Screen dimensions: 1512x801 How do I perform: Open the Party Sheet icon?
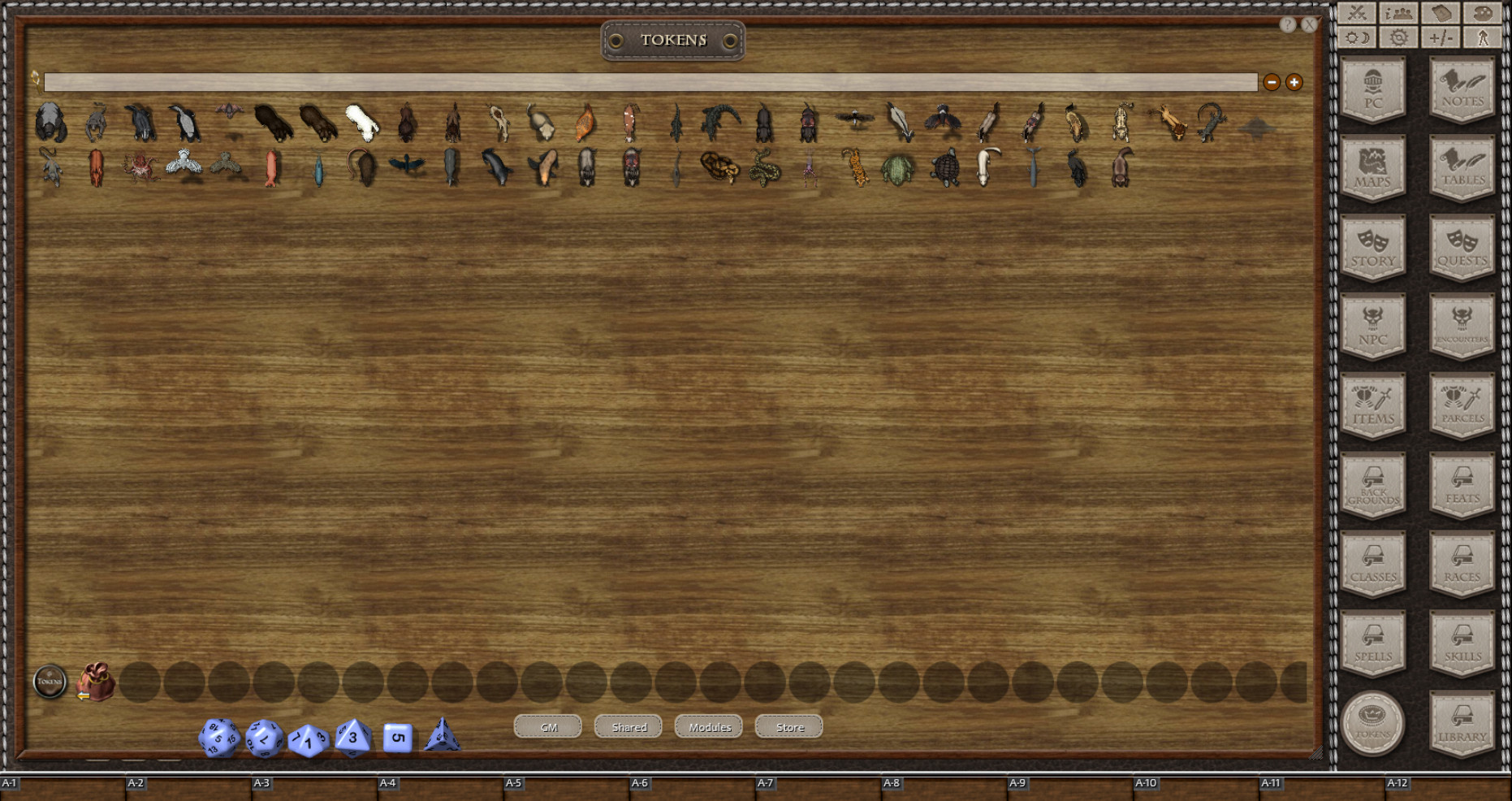coord(1398,13)
